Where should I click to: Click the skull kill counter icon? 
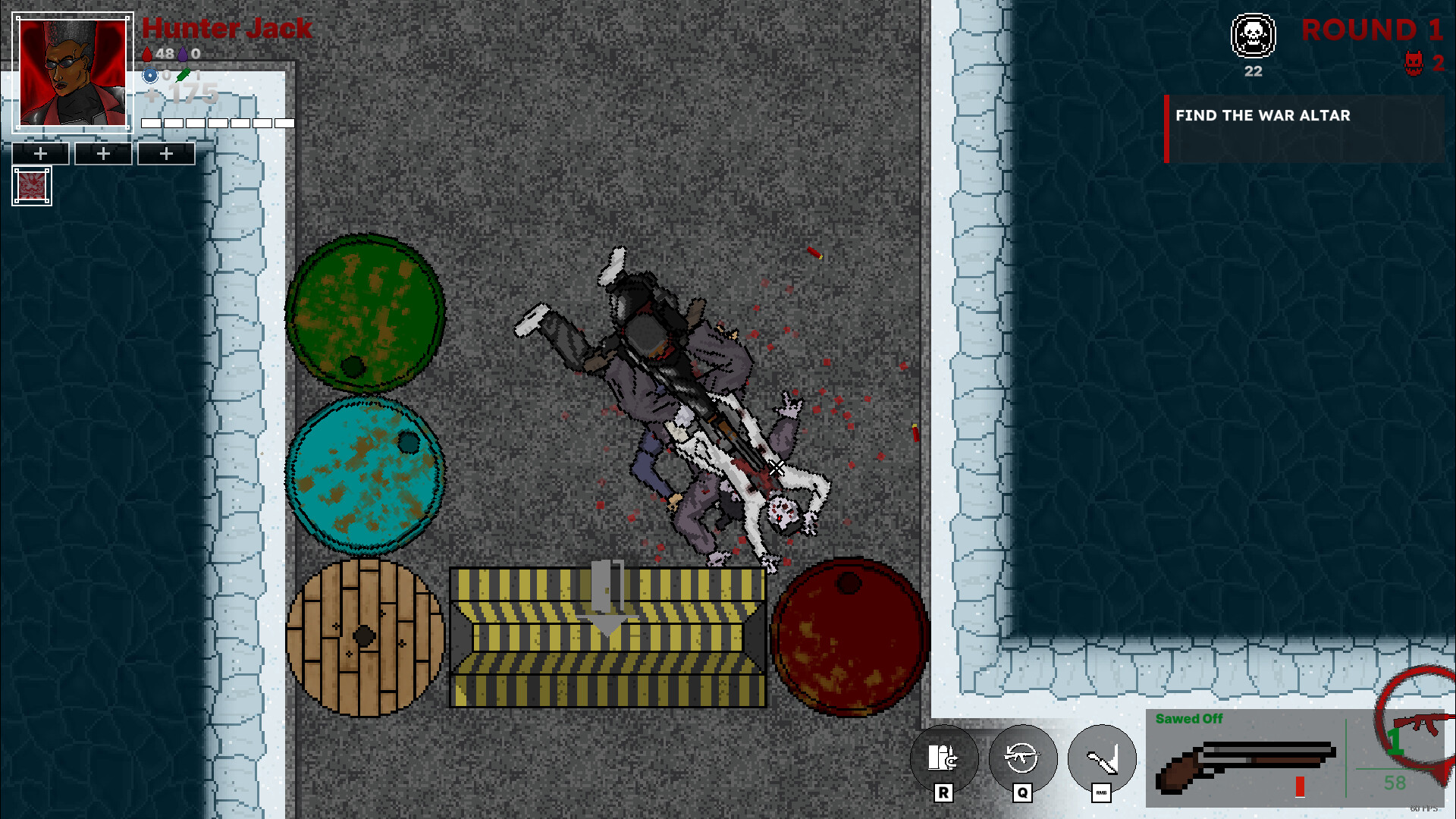1252,36
